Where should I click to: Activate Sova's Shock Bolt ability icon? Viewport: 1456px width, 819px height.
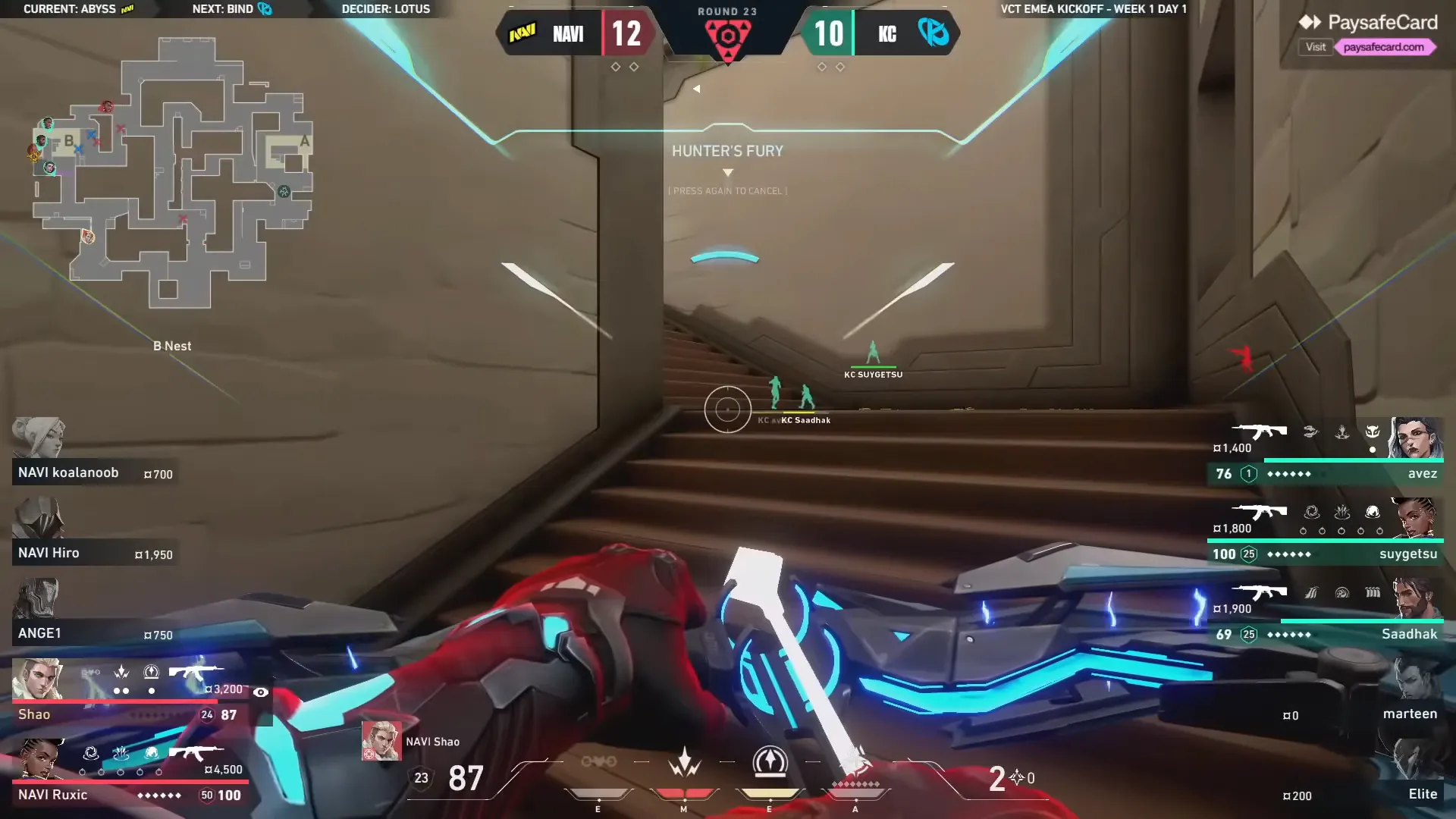click(x=684, y=762)
